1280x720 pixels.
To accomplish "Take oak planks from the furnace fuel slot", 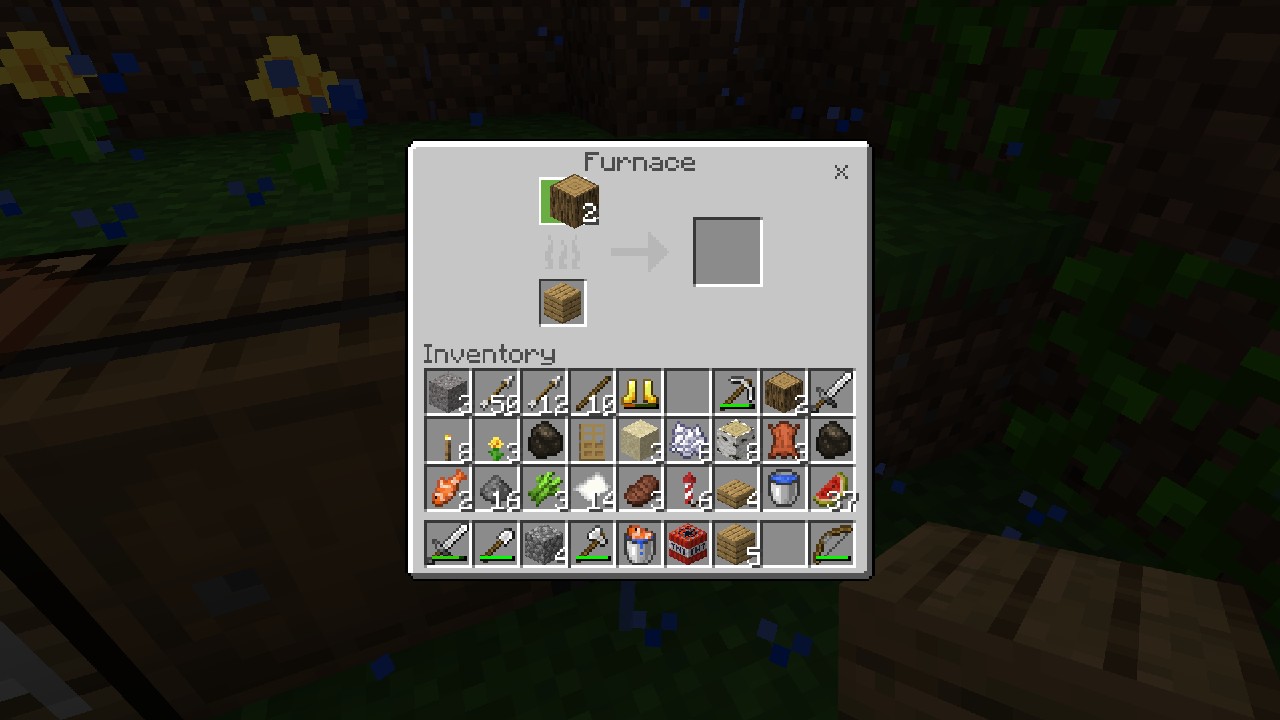I will [561, 303].
